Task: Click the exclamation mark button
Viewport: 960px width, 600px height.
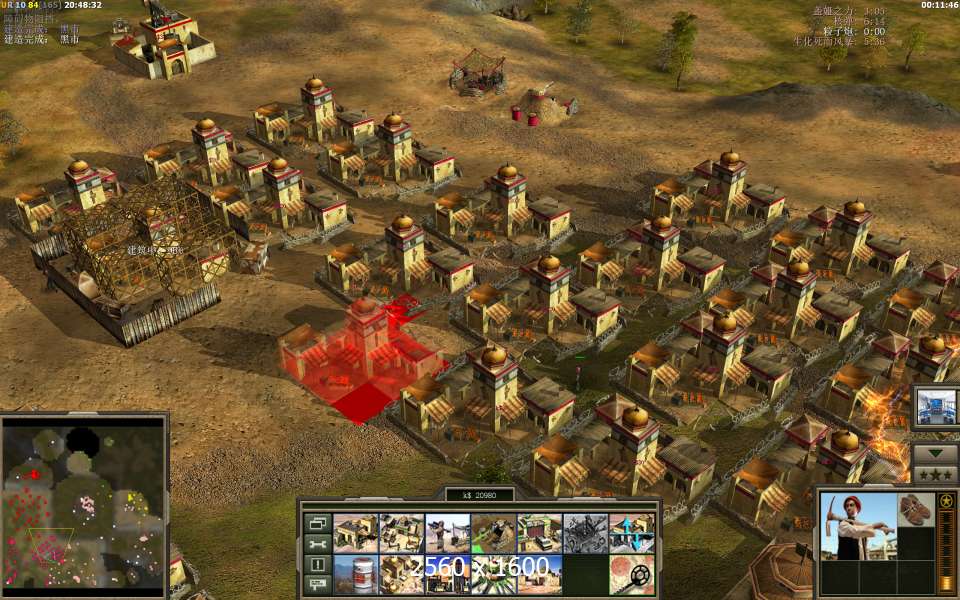Action: pos(317,564)
